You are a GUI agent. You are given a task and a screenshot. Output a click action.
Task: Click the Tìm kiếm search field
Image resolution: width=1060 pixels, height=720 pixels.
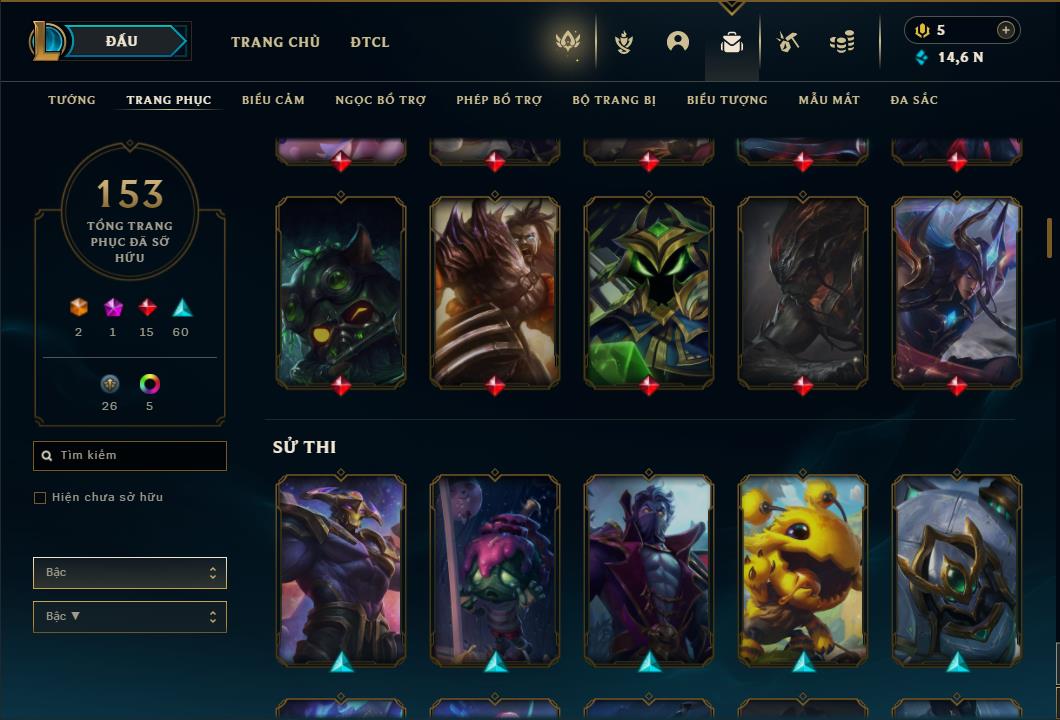click(130, 456)
